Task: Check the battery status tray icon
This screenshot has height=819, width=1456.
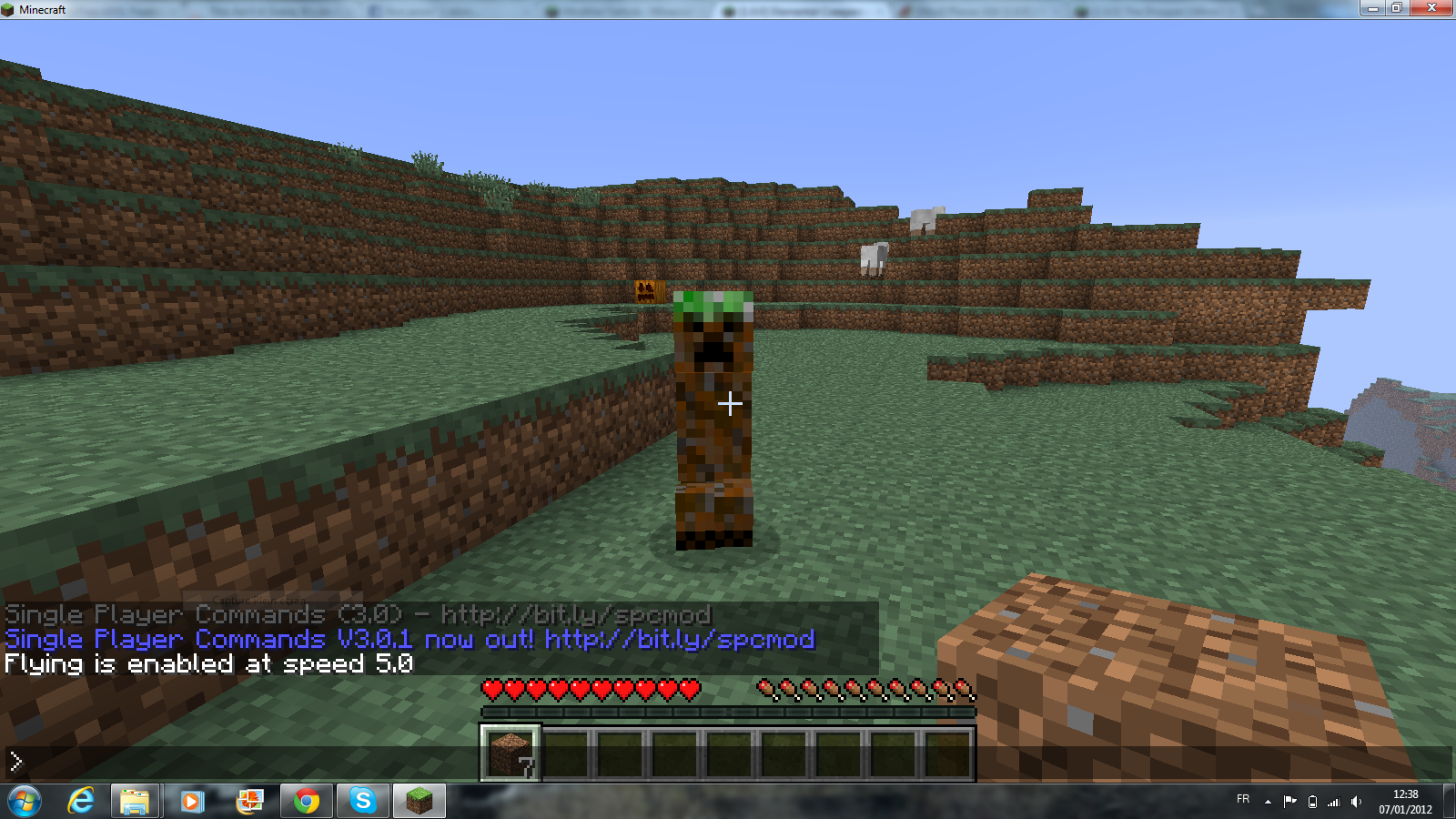Action: tap(1311, 802)
